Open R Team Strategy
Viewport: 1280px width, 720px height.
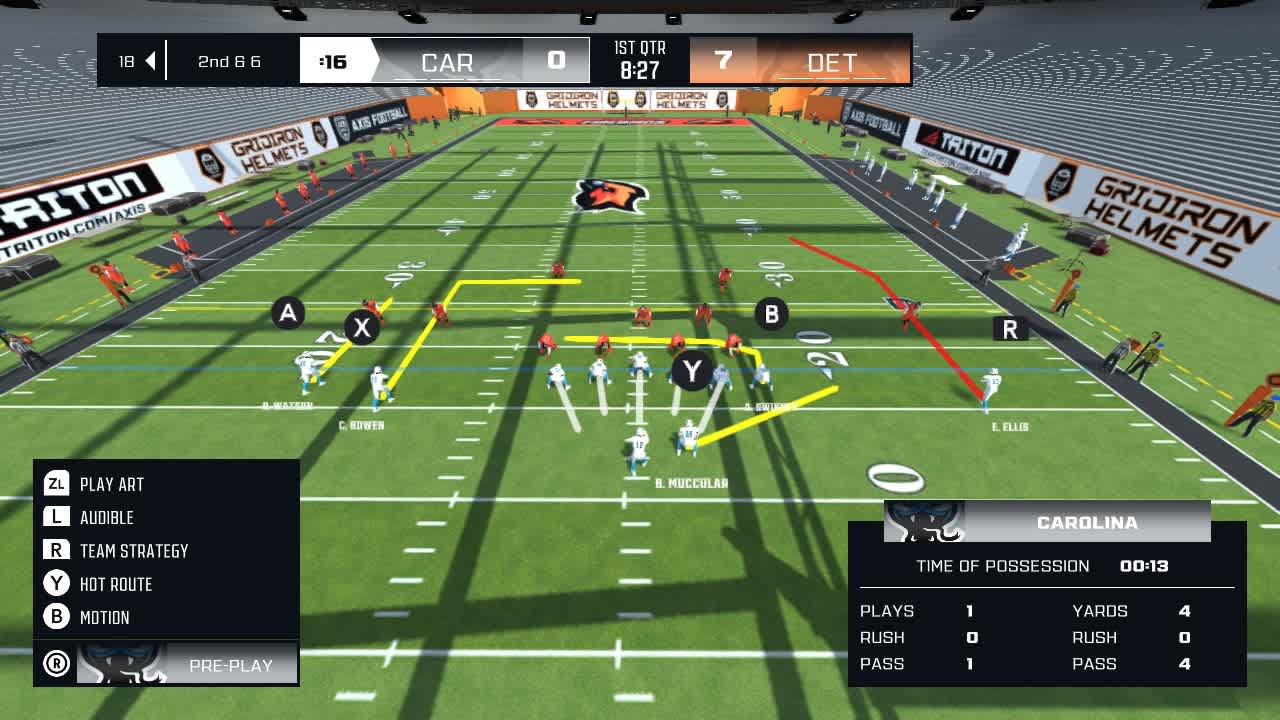tap(58, 550)
